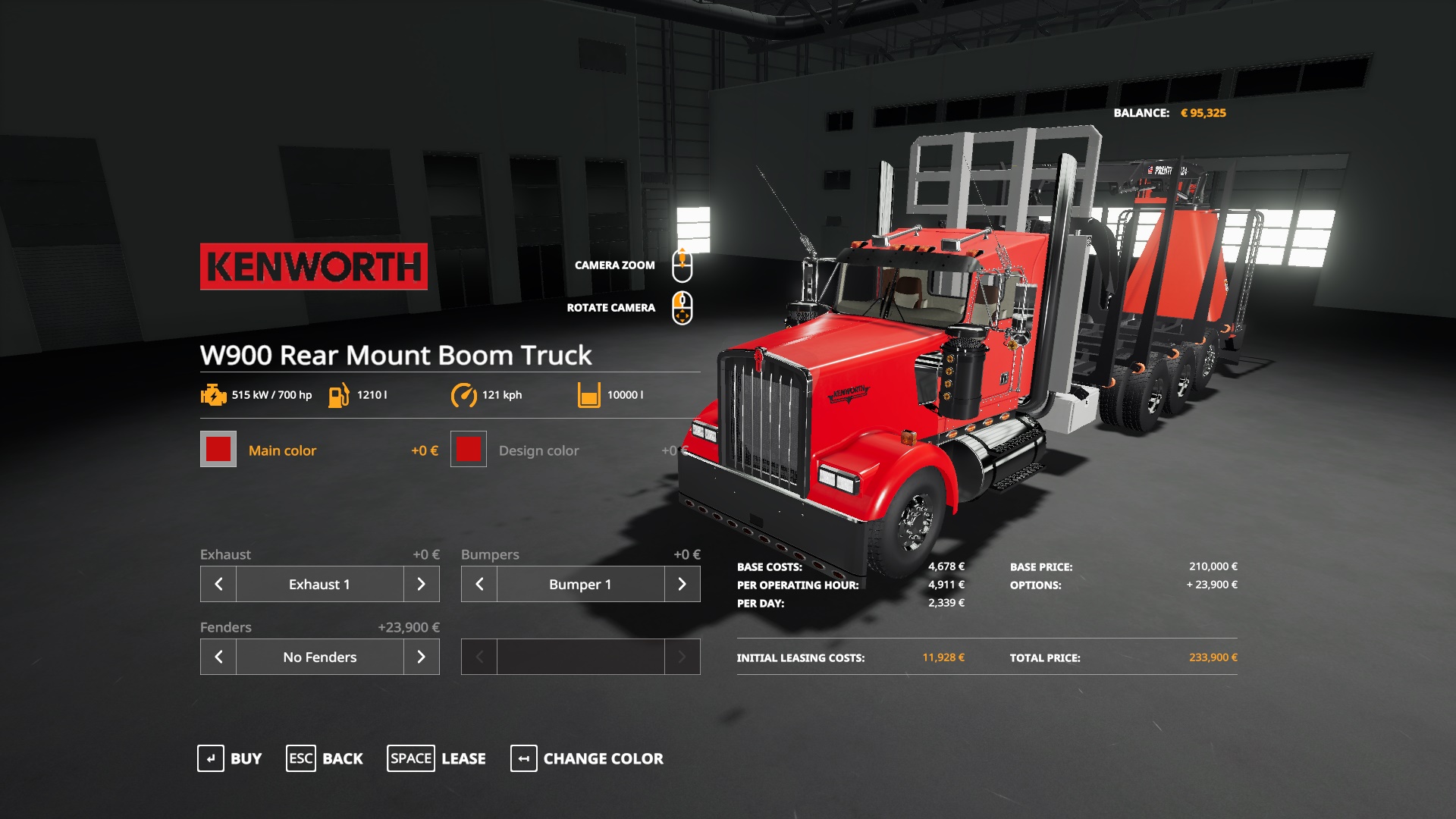Click the right arrow under Fenders
The width and height of the screenshot is (1456, 819).
pos(422,657)
